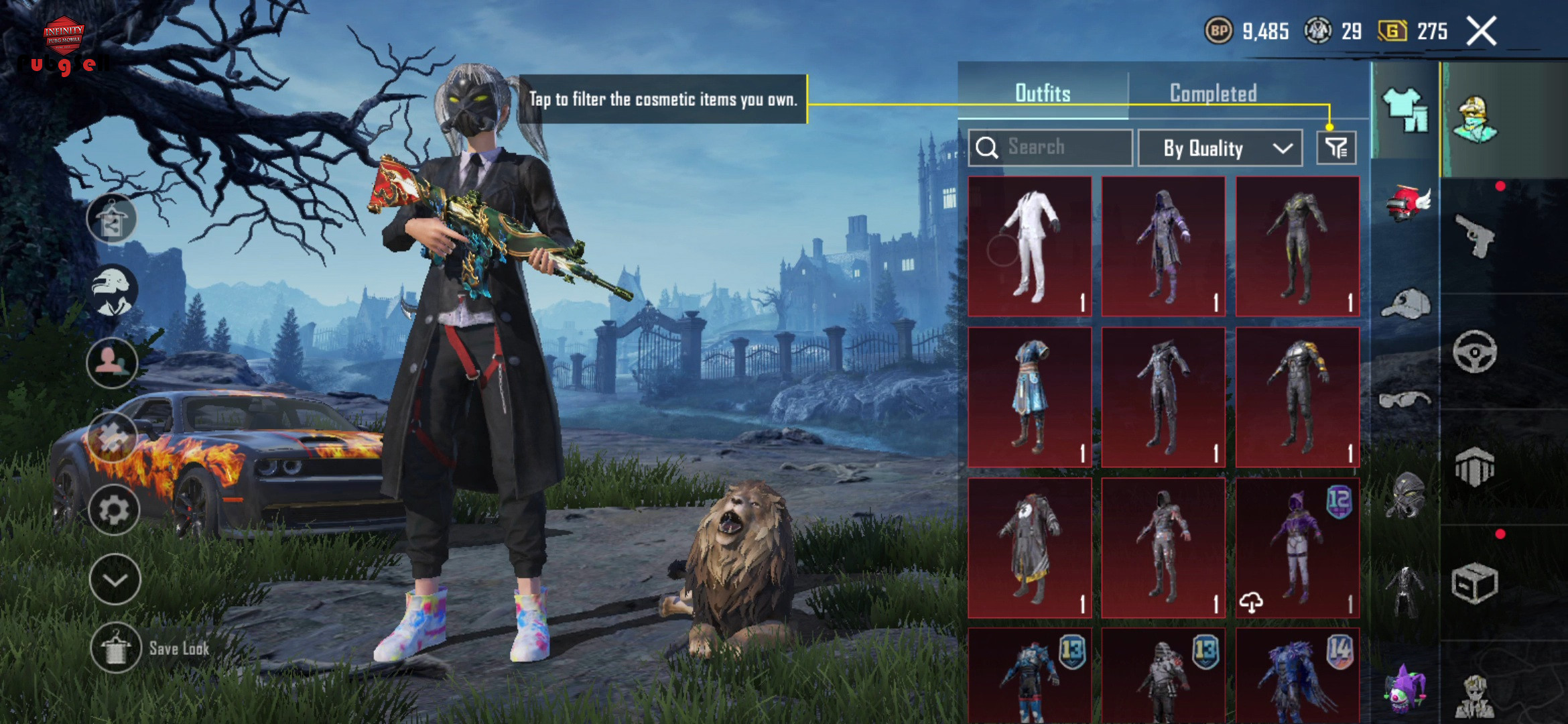This screenshot has height=724, width=1568.
Task: Open the steering wheel vehicle section
Action: point(1475,352)
